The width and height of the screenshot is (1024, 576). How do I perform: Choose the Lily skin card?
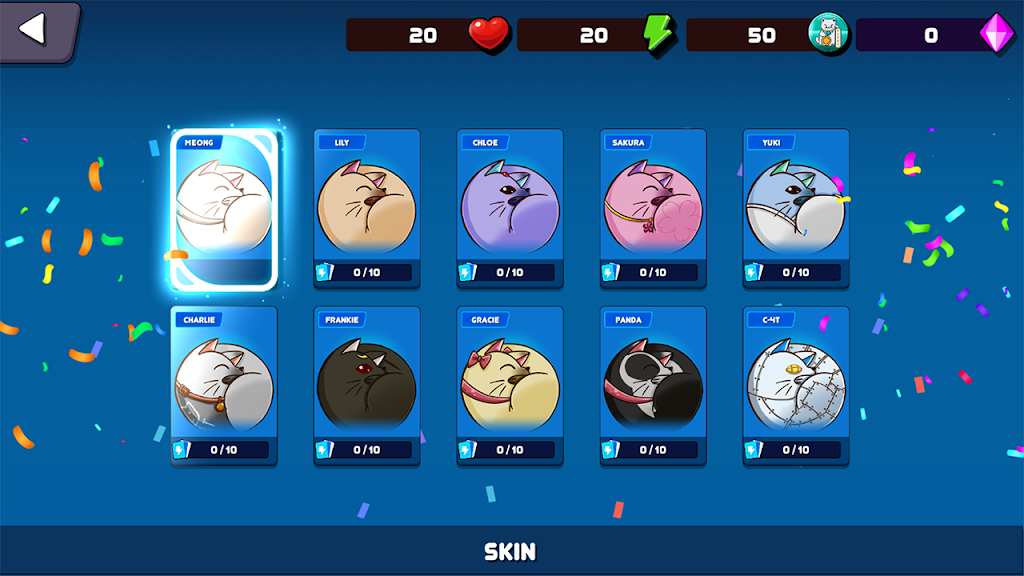tap(367, 208)
